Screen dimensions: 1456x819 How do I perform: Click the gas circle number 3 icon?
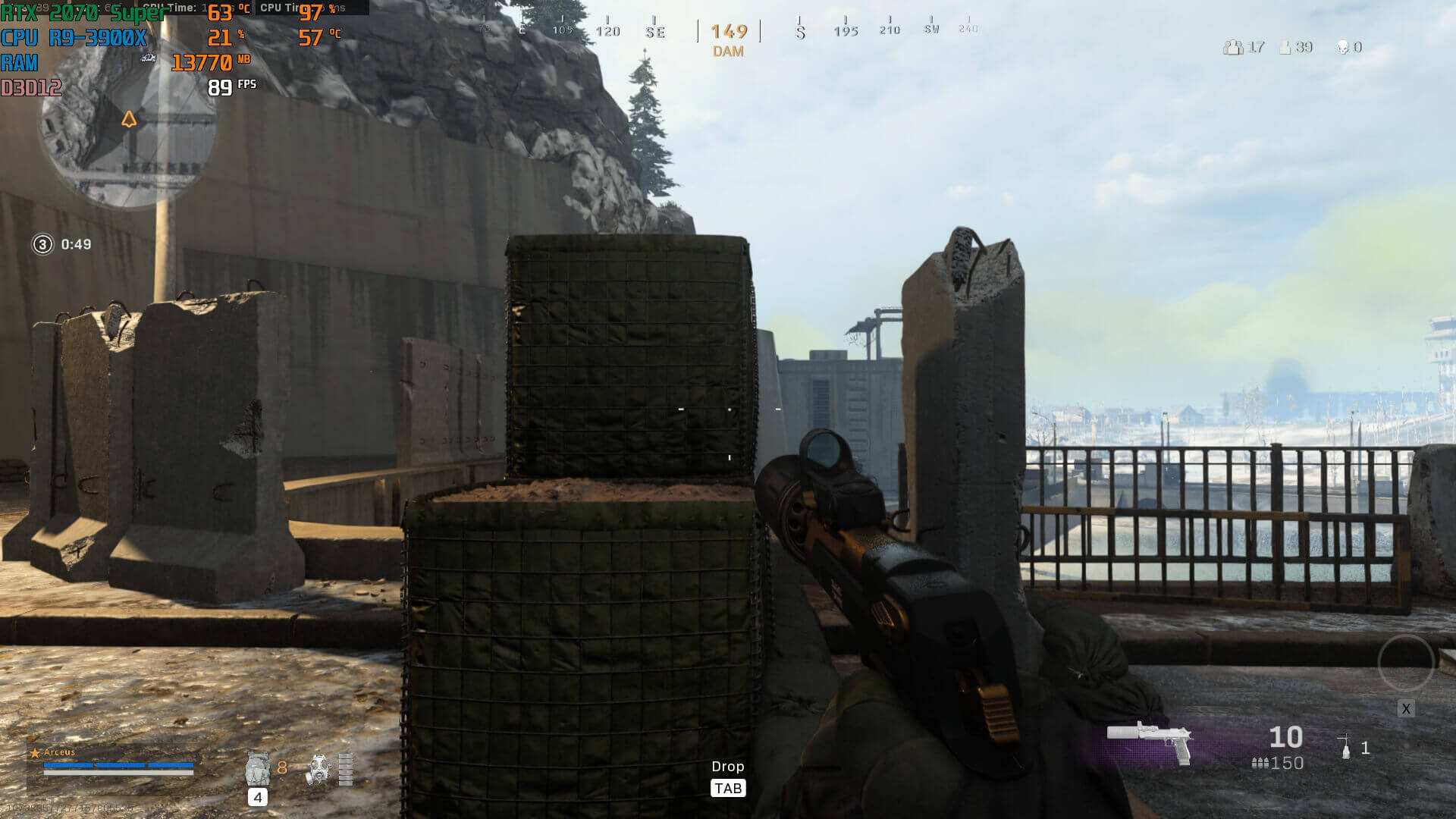[42, 244]
